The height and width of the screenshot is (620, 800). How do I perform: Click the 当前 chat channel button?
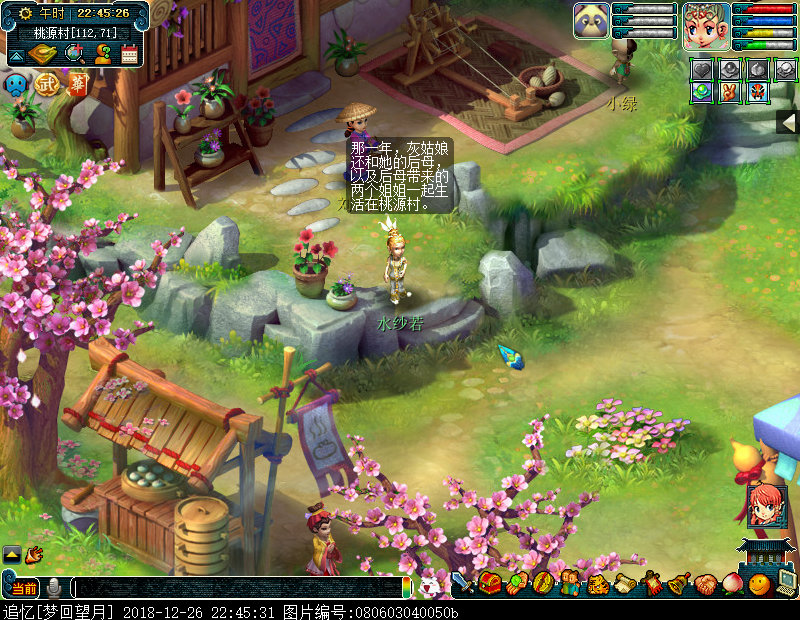coord(22,588)
